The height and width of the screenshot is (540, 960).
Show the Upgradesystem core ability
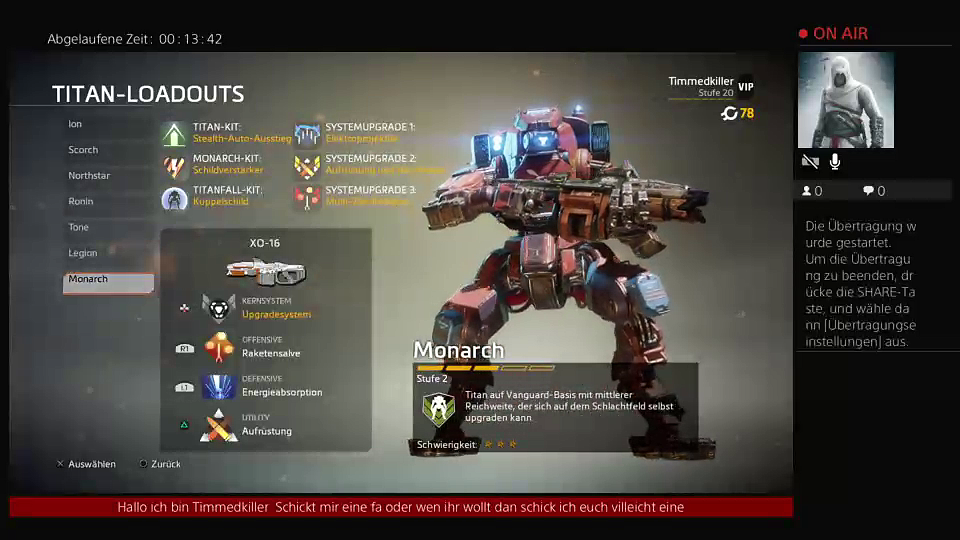click(218, 307)
